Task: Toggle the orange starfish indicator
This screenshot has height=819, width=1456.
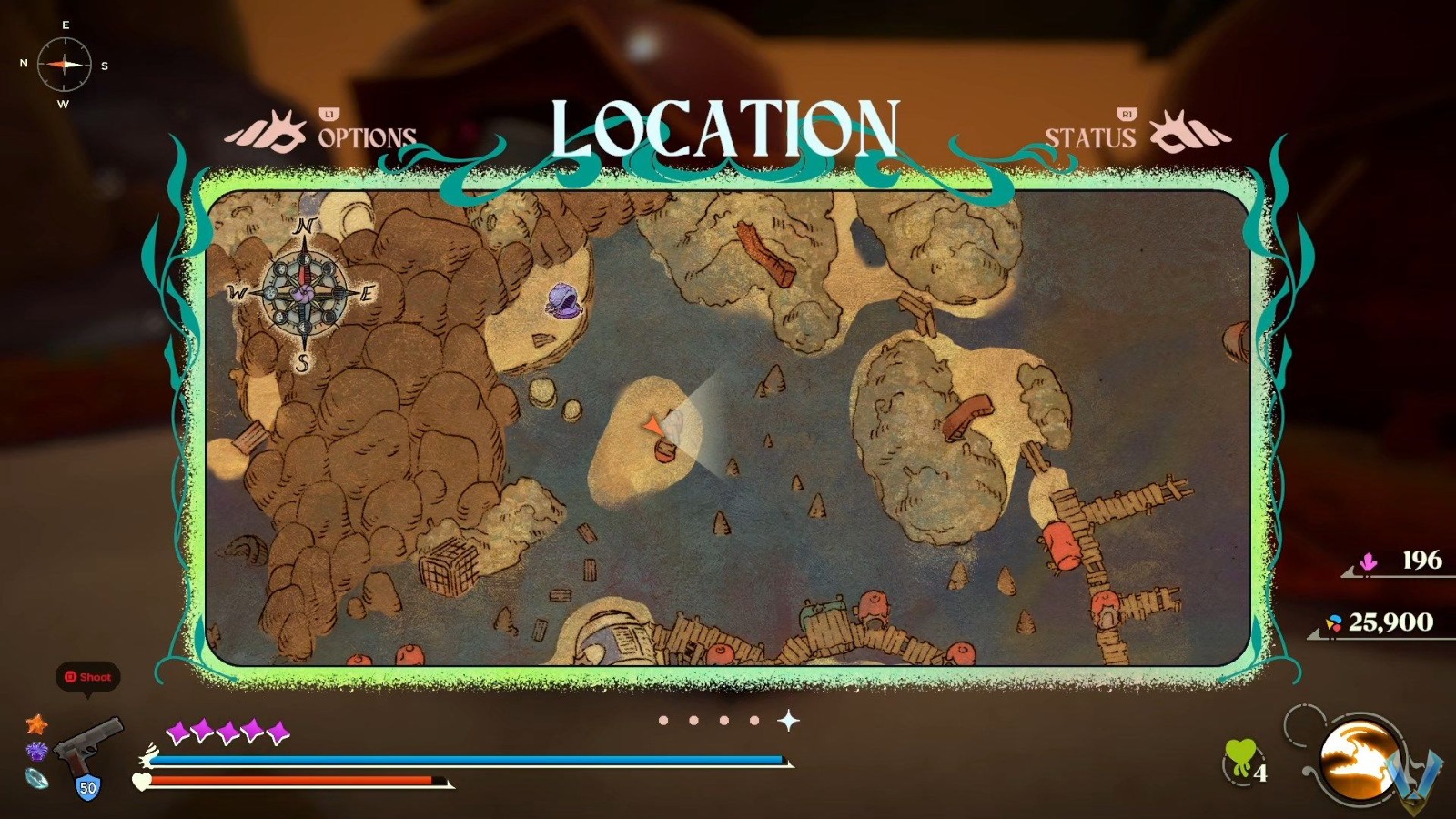Action: click(35, 723)
